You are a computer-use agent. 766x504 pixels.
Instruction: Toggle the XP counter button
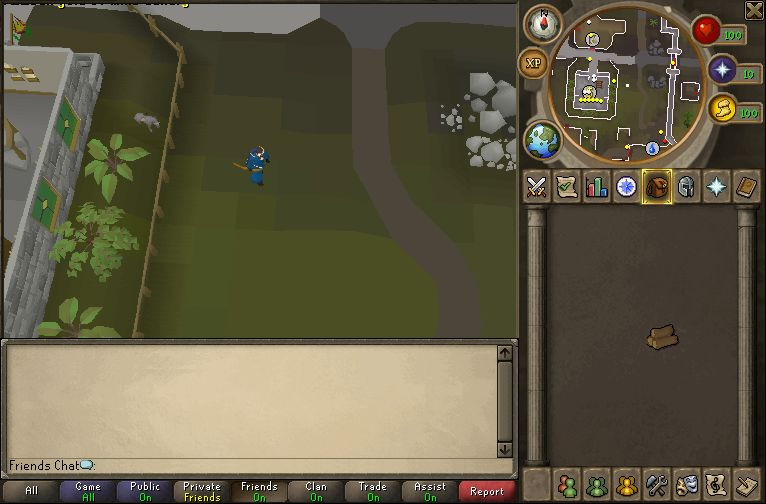[533, 63]
